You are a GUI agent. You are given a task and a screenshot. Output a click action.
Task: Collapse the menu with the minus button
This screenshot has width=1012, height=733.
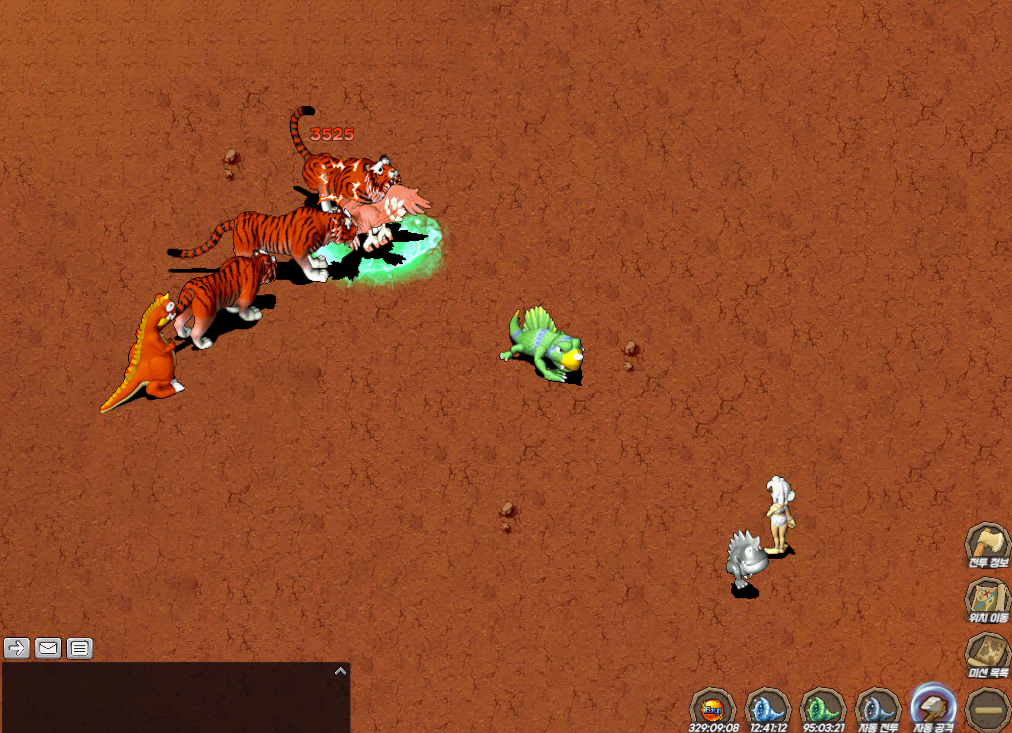pos(988,709)
